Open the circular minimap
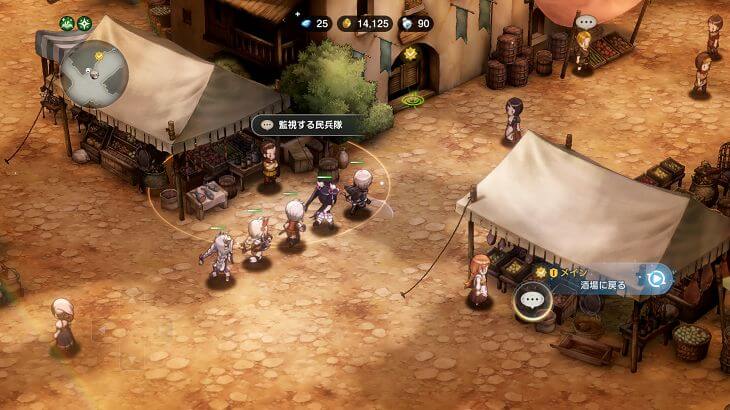730x410 pixels. tap(94, 73)
